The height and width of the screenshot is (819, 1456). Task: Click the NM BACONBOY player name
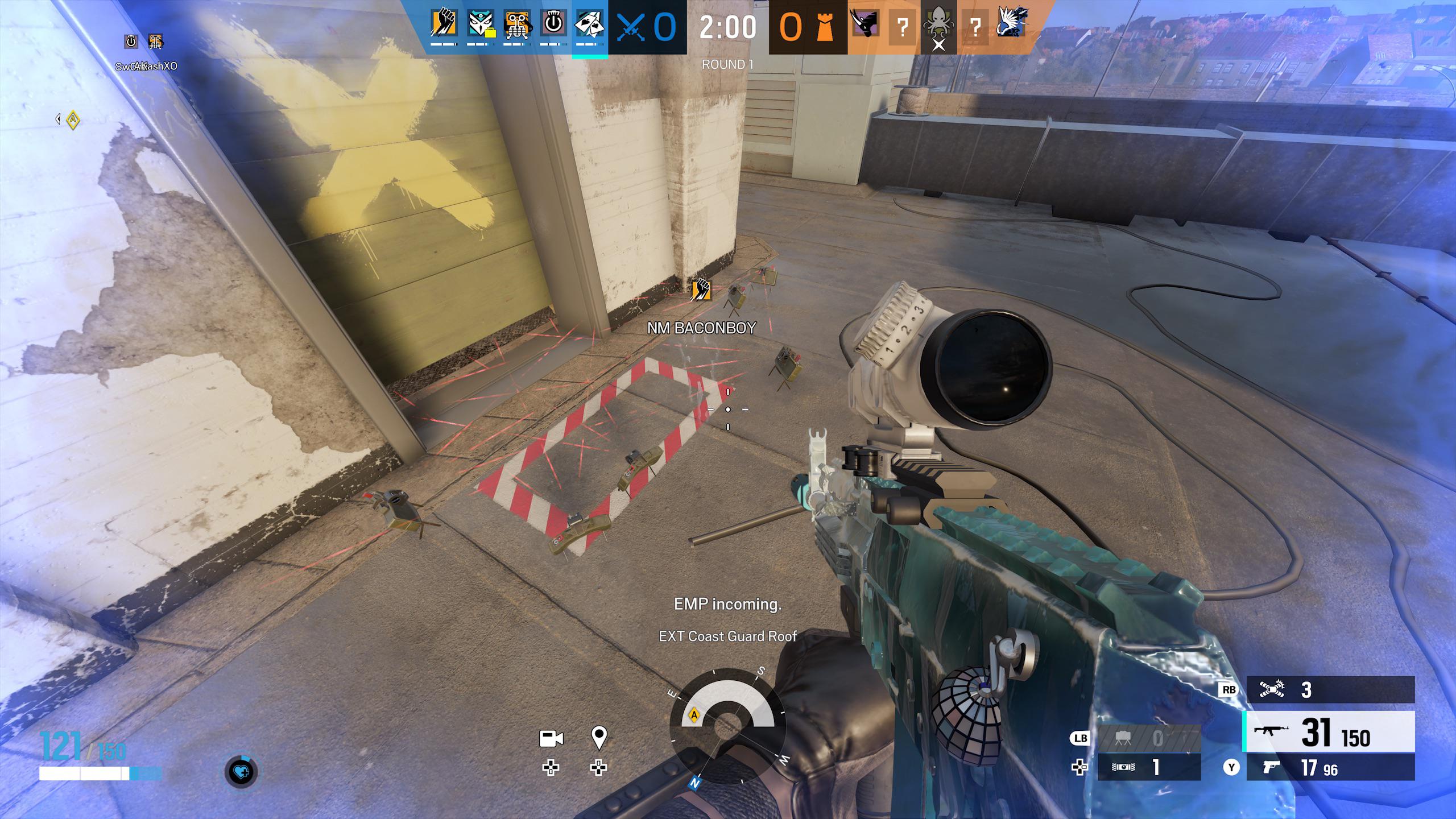click(x=701, y=329)
